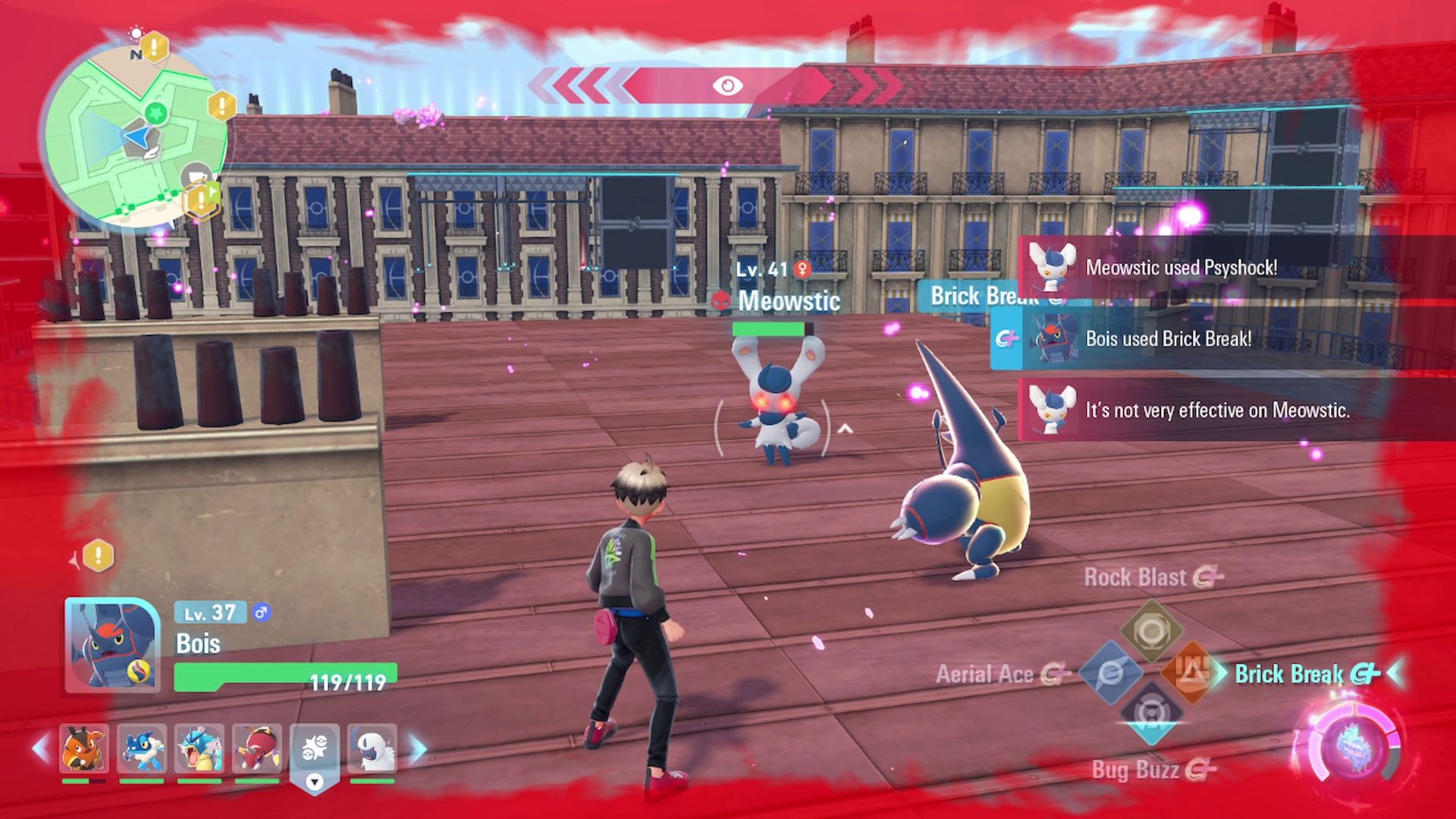Select Ariados in the party bar
Screen dimensions: 1456x819
coord(257,748)
